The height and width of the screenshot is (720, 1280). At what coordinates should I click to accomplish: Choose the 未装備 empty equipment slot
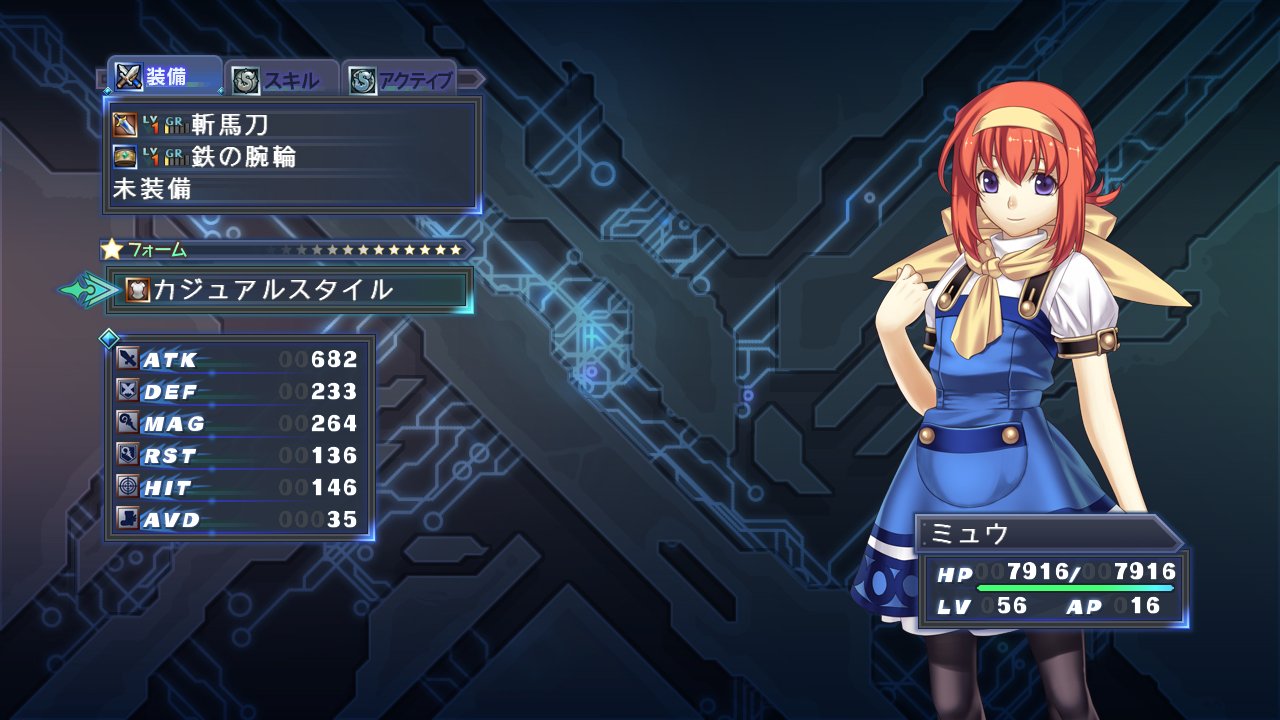[x=291, y=188]
